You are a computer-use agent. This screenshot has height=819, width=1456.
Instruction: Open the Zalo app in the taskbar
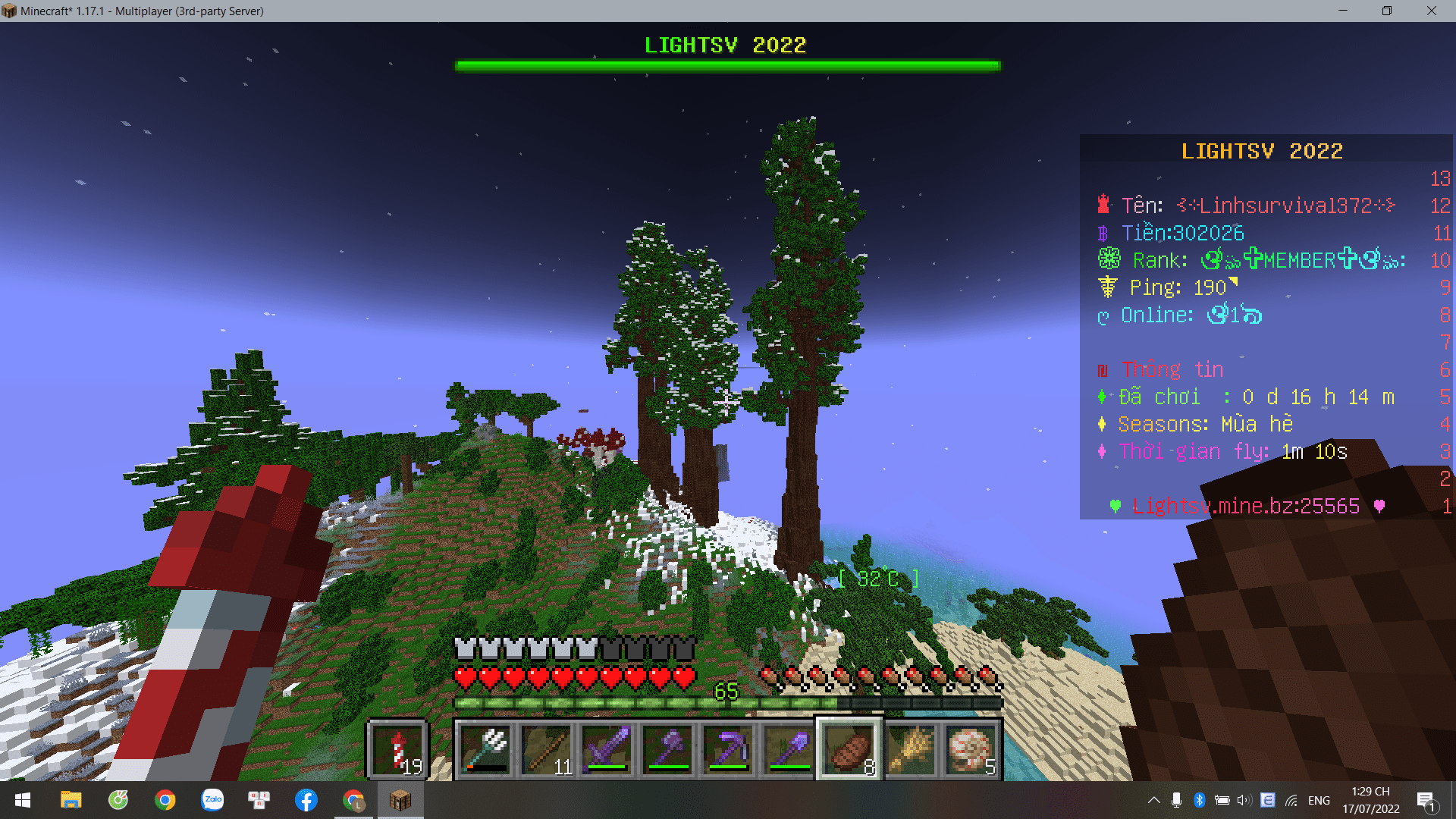pyautogui.click(x=212, y=800)
